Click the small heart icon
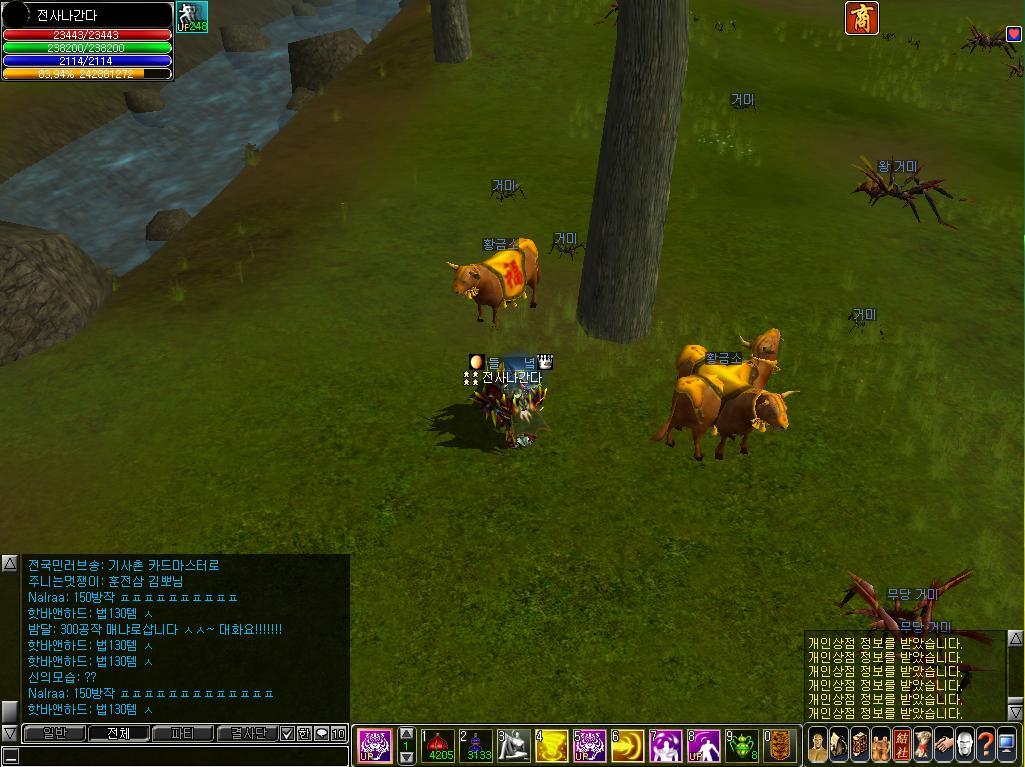 point(1013,33)
